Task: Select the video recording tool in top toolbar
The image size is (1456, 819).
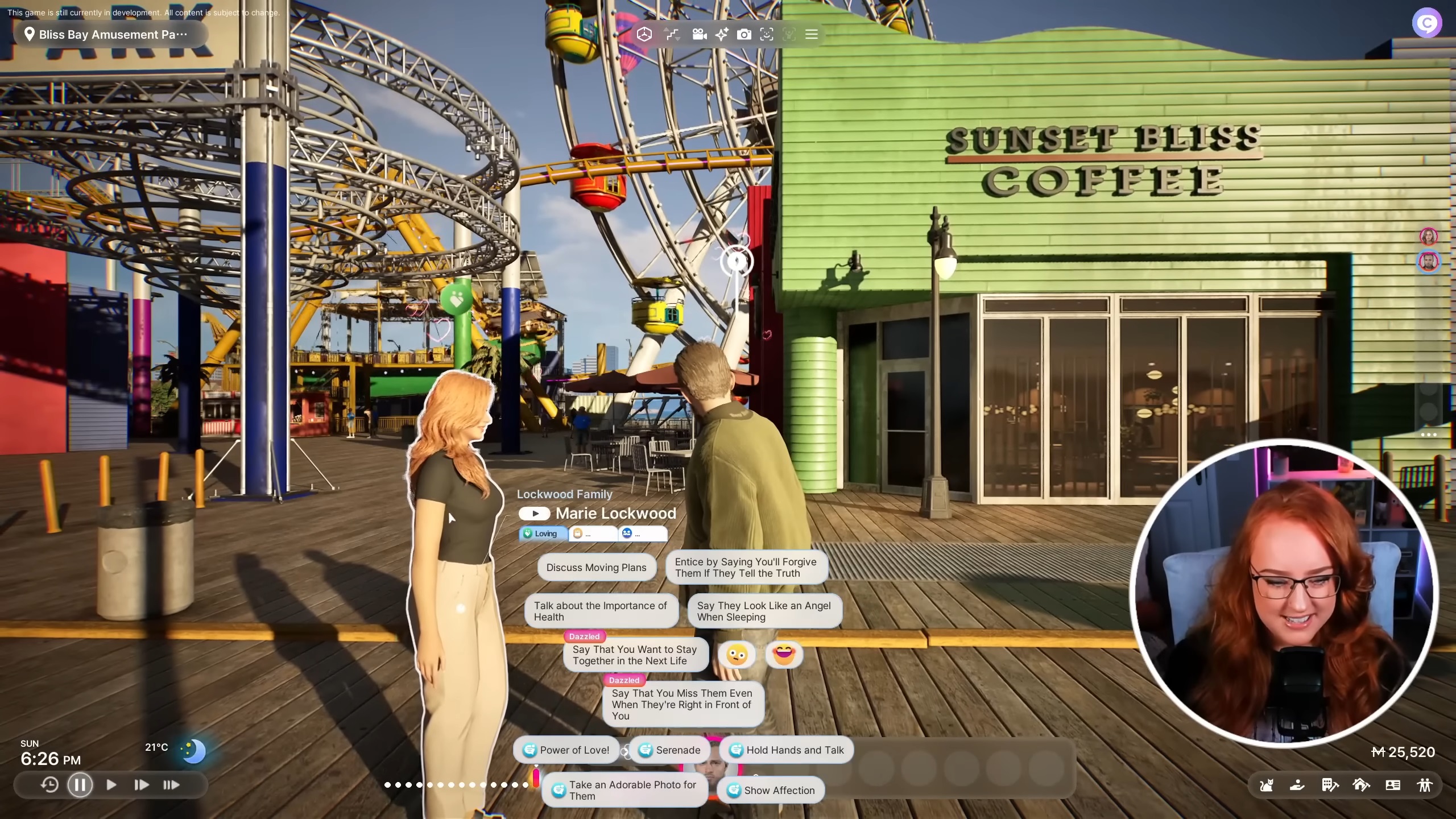Action: (698, 34)
